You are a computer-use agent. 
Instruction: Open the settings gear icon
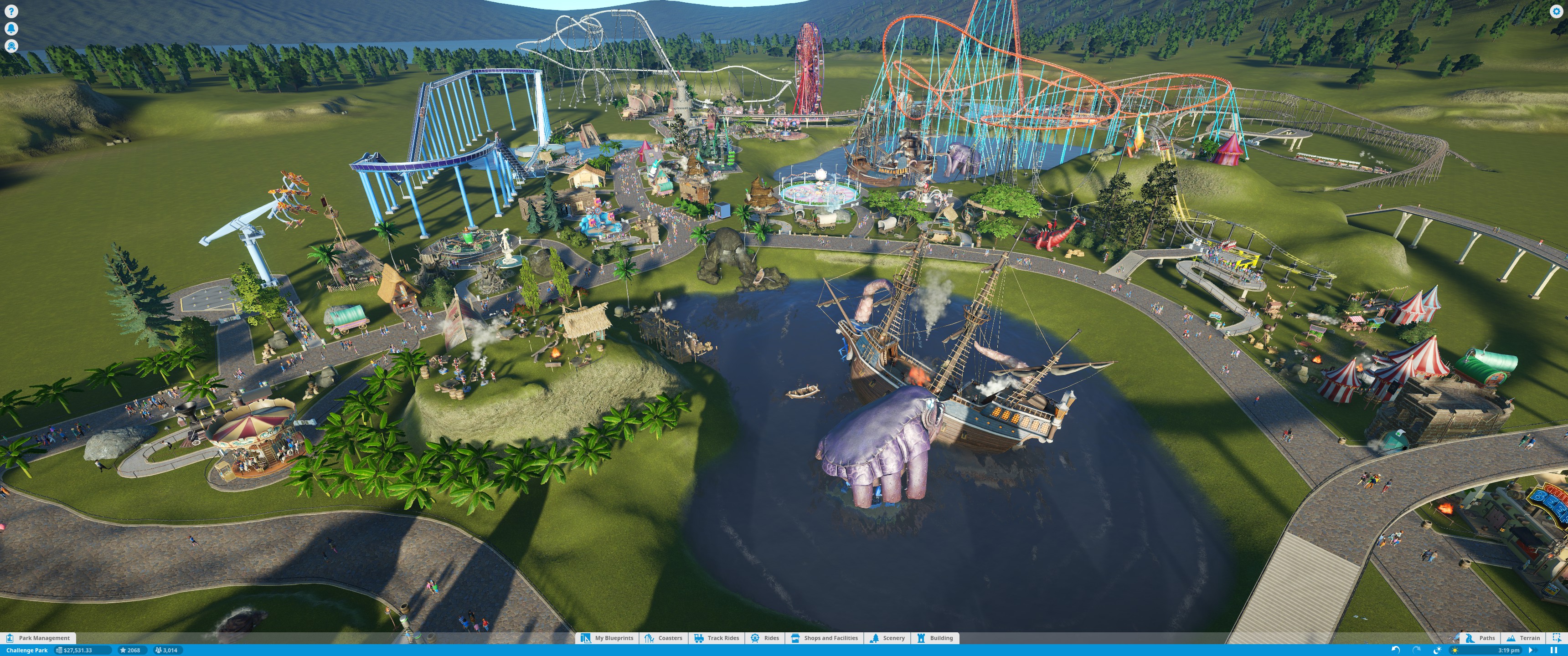[1557, 11]
